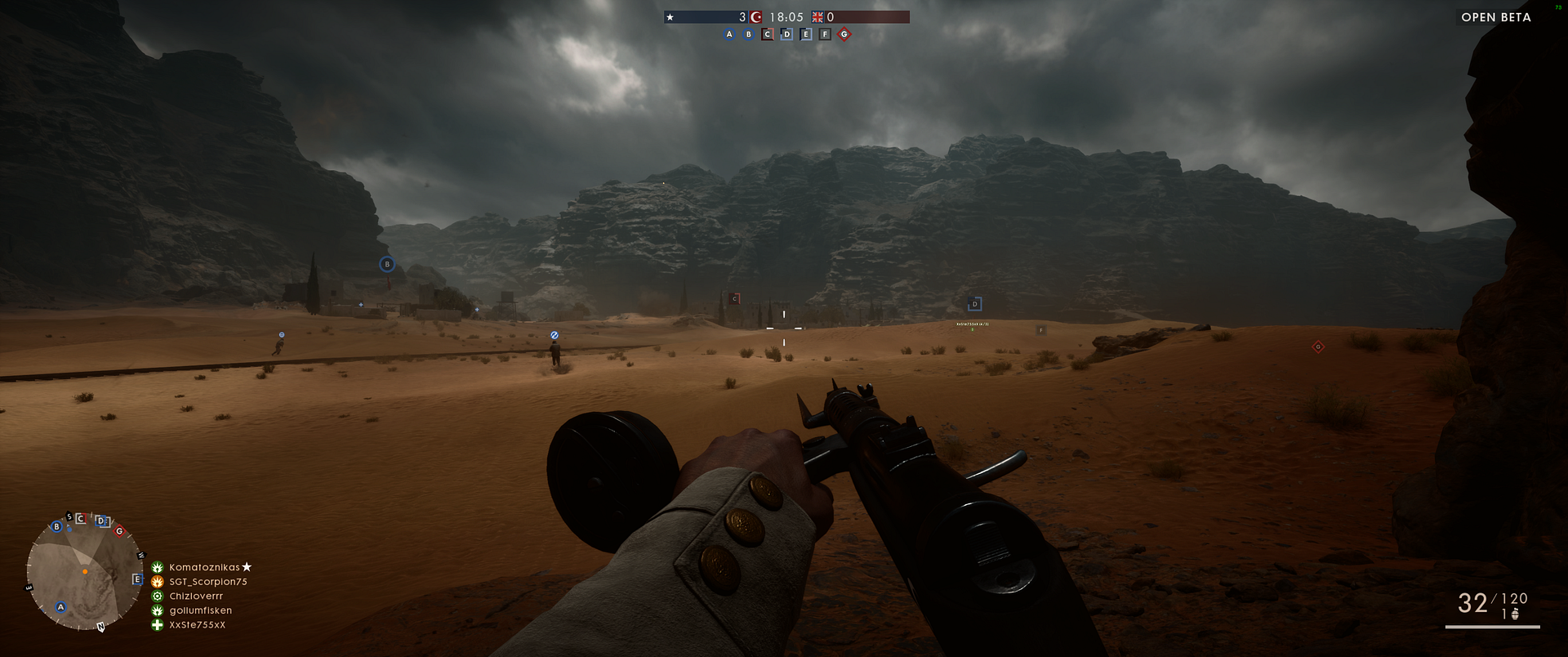Select flag G in the top objective bar
This screenshot has width=1568, height=657.
point(844,34)
